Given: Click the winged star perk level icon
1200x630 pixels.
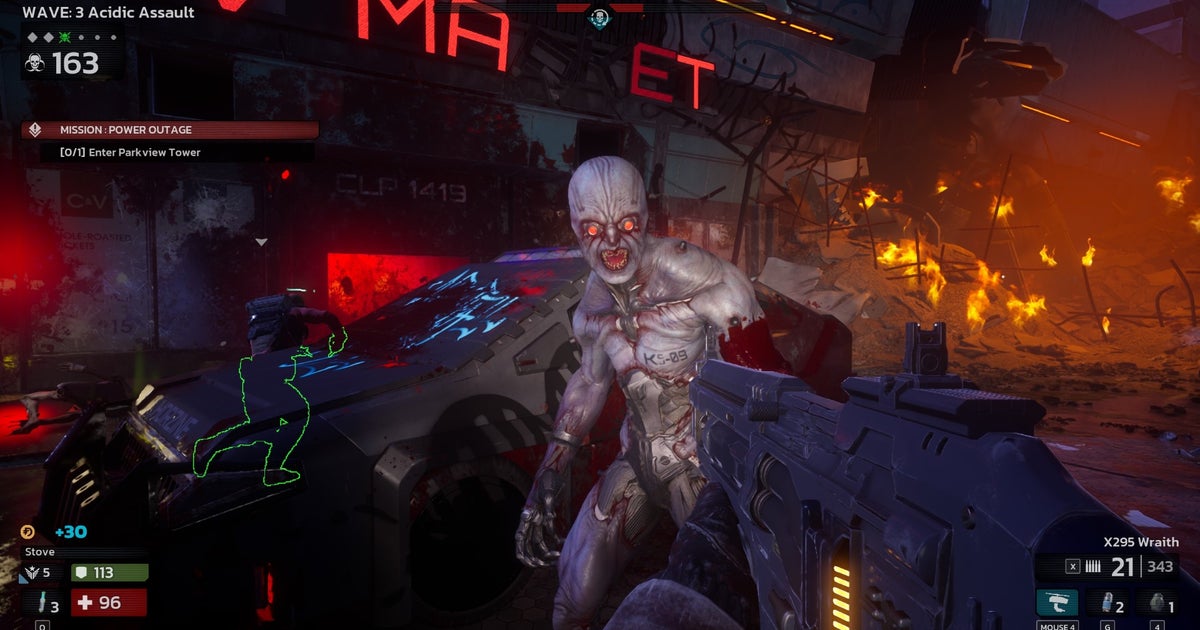Looking at the screenshot, I should (30, 573).
